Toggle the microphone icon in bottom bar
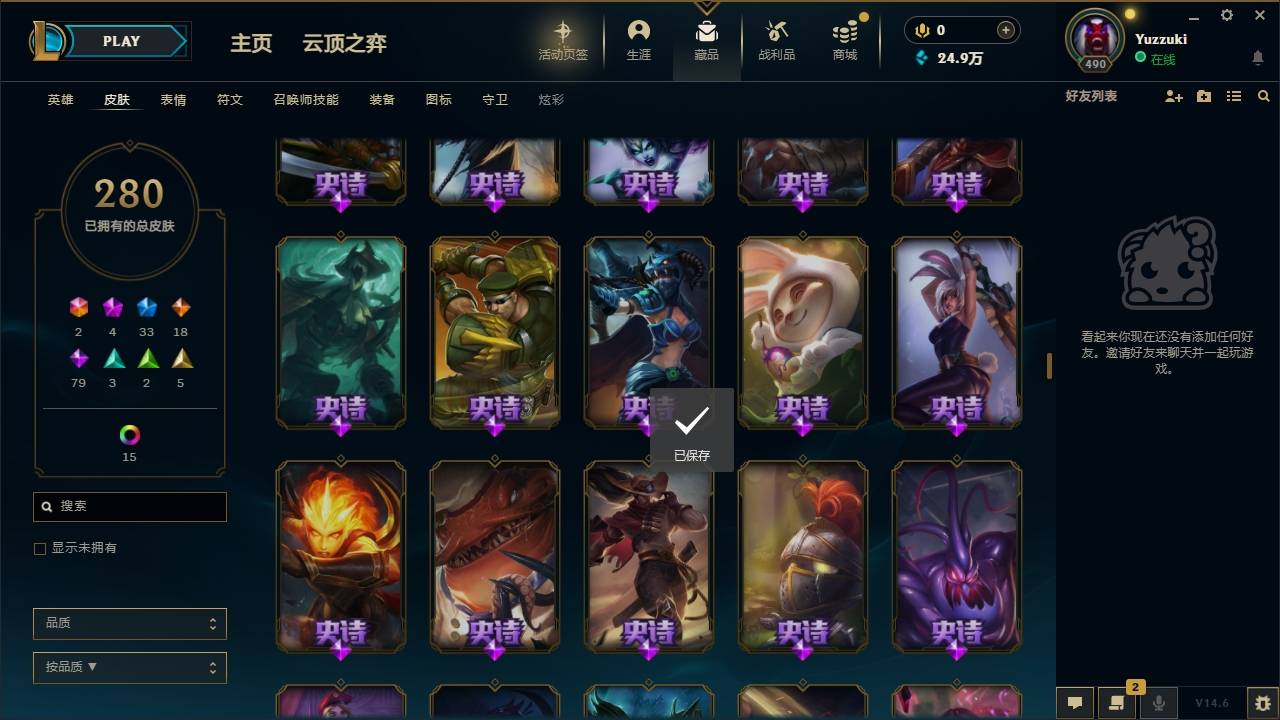Screen dimensions: 1280x720 (x=1159, y=703)
